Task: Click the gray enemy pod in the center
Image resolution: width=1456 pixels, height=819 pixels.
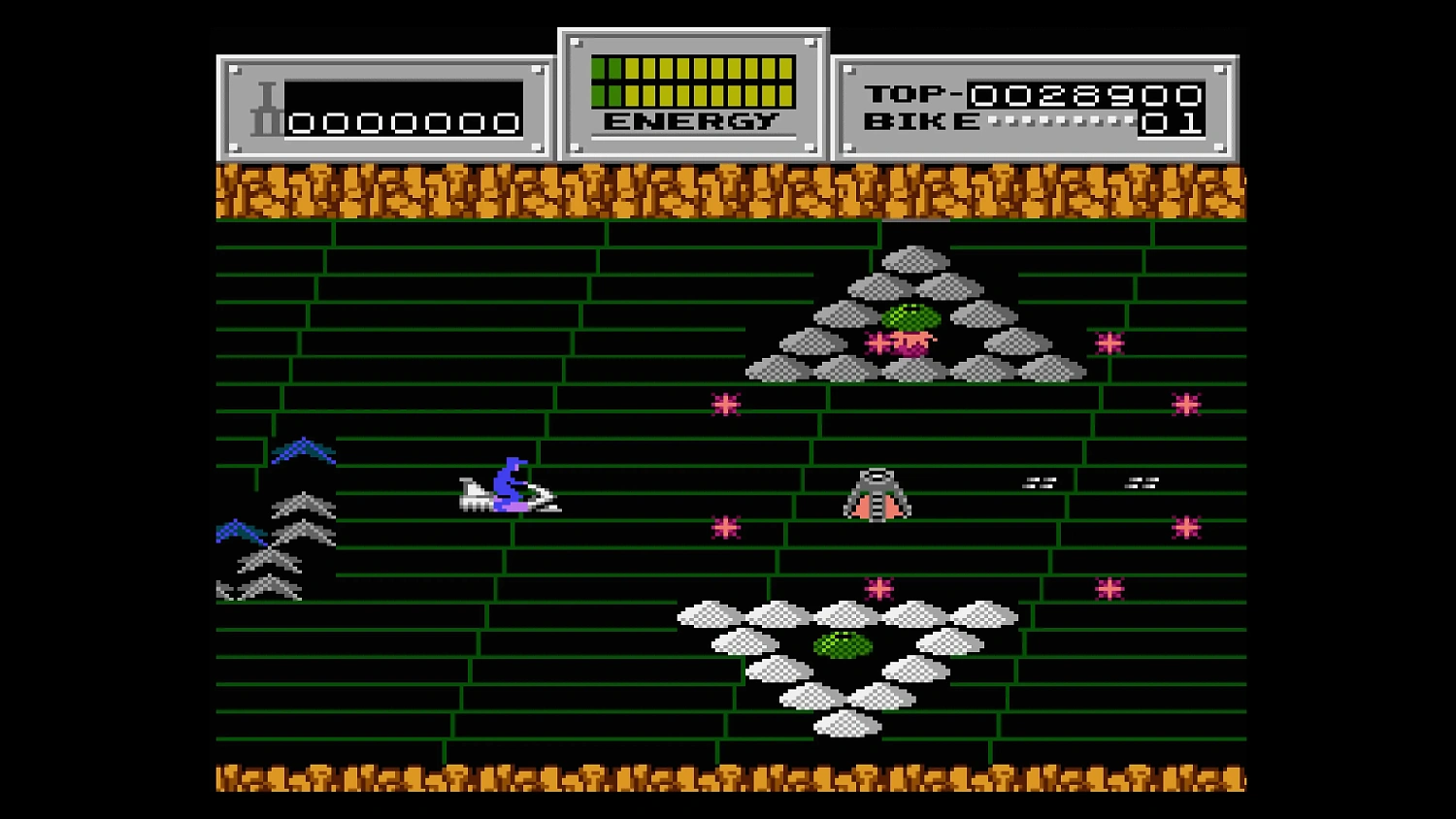Action: 877,493
